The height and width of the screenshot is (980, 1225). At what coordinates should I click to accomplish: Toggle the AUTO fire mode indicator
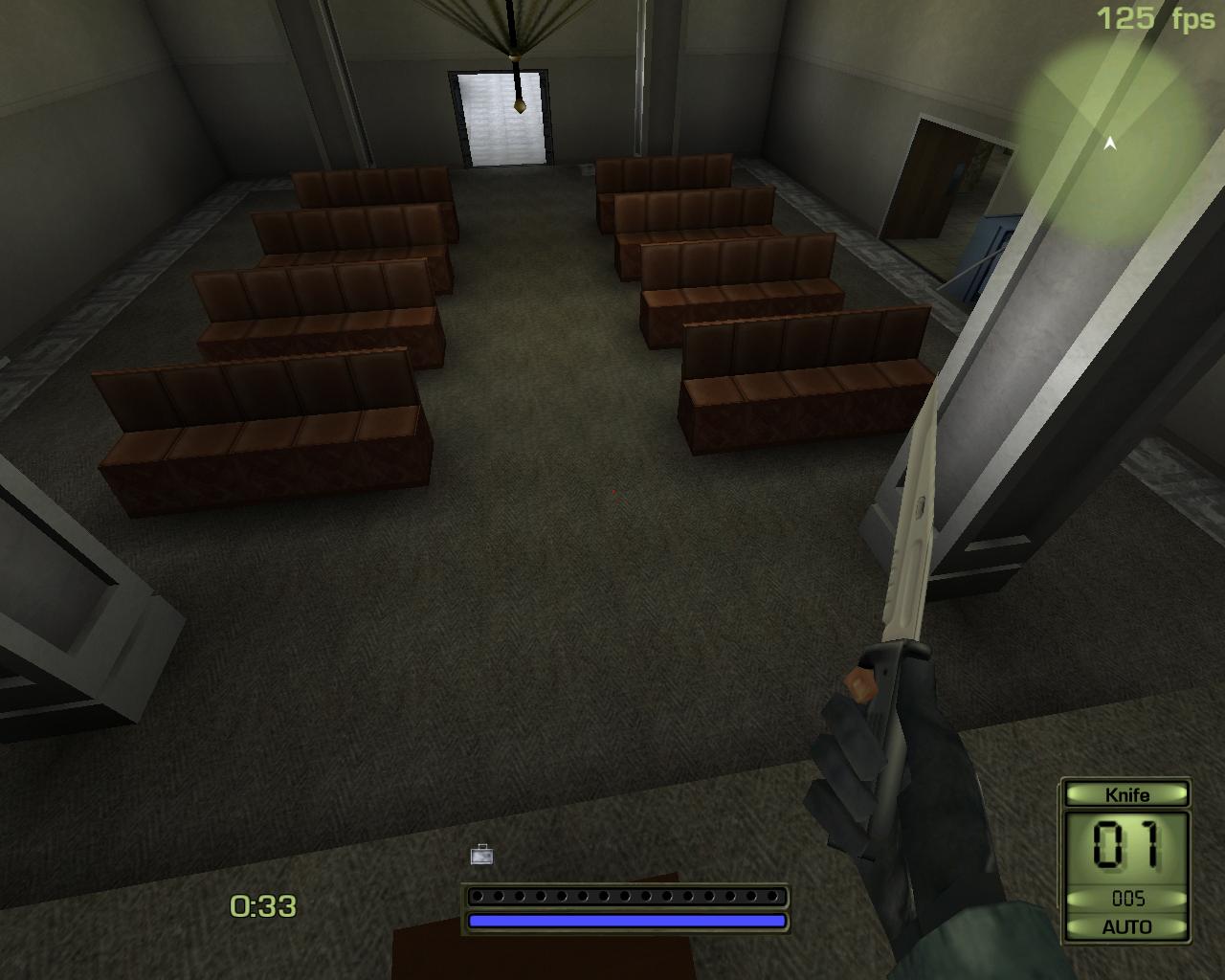(1126, 926)
